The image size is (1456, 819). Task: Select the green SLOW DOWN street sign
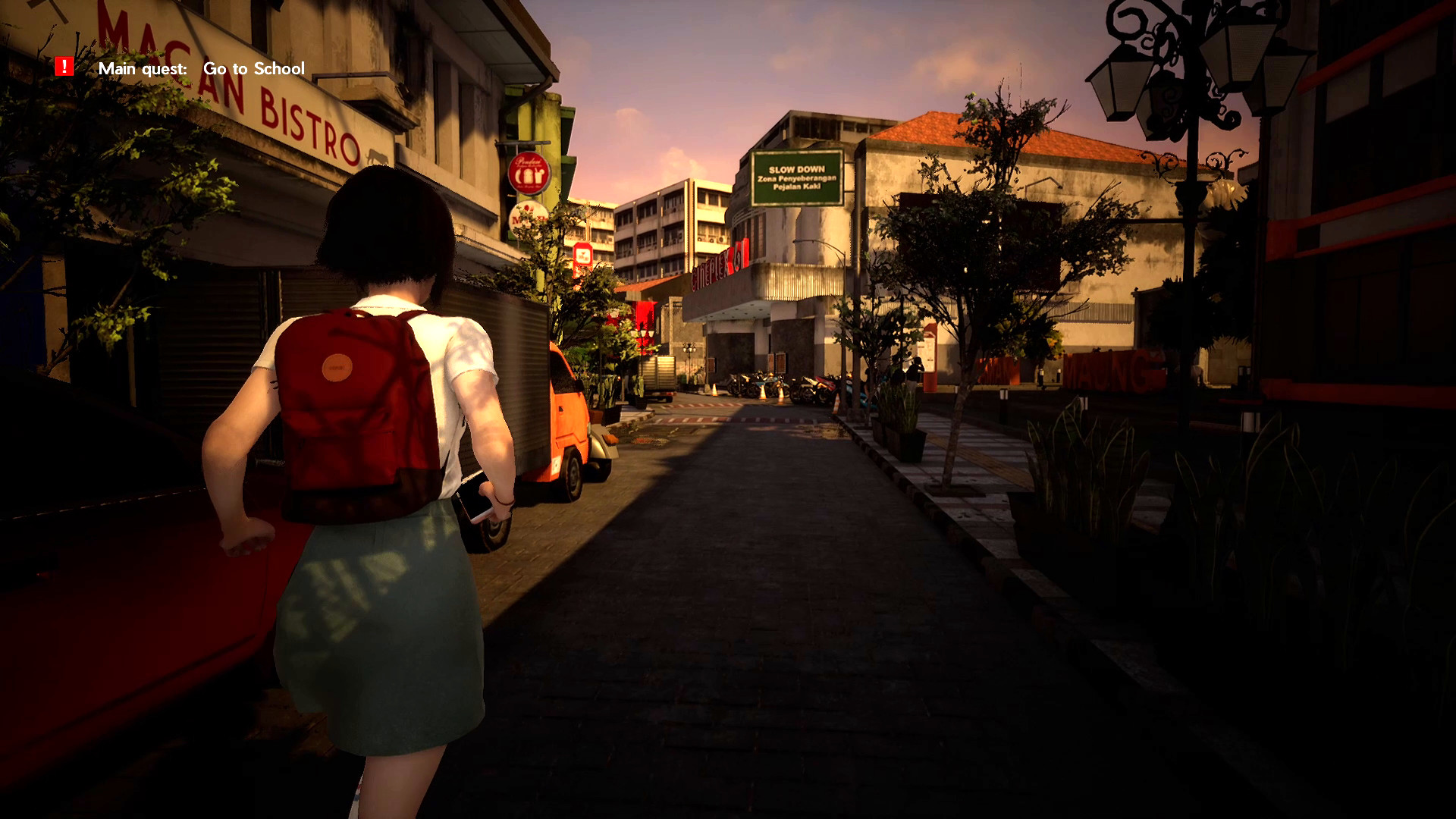click(x=796, y=174)
